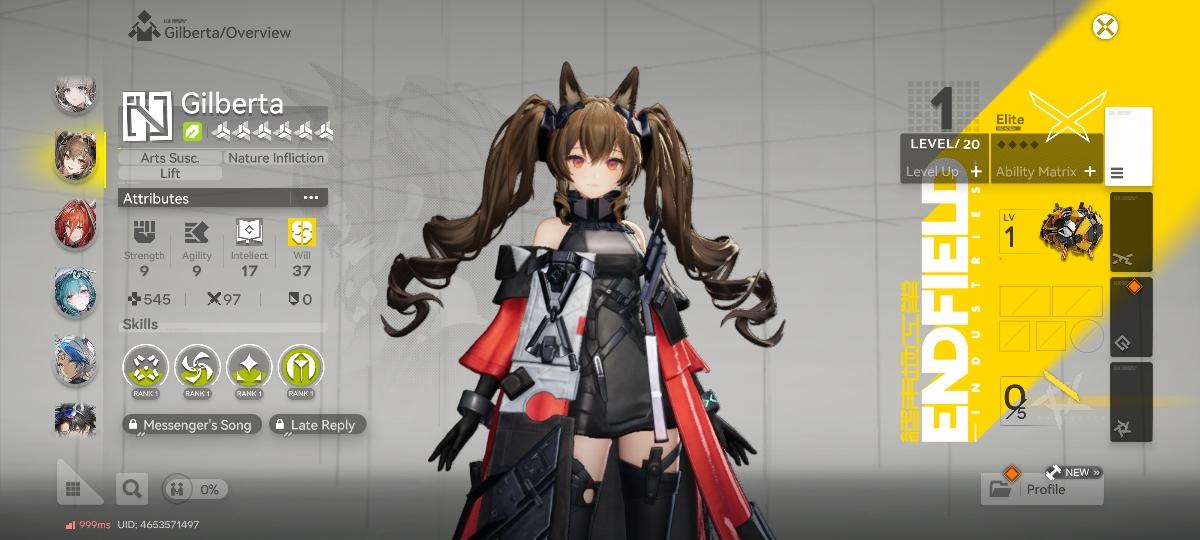The width and height of the screenshot is (1200, 540).
Task: Open the fourth skill with shield-shaped icon
Action: (301, 368)
